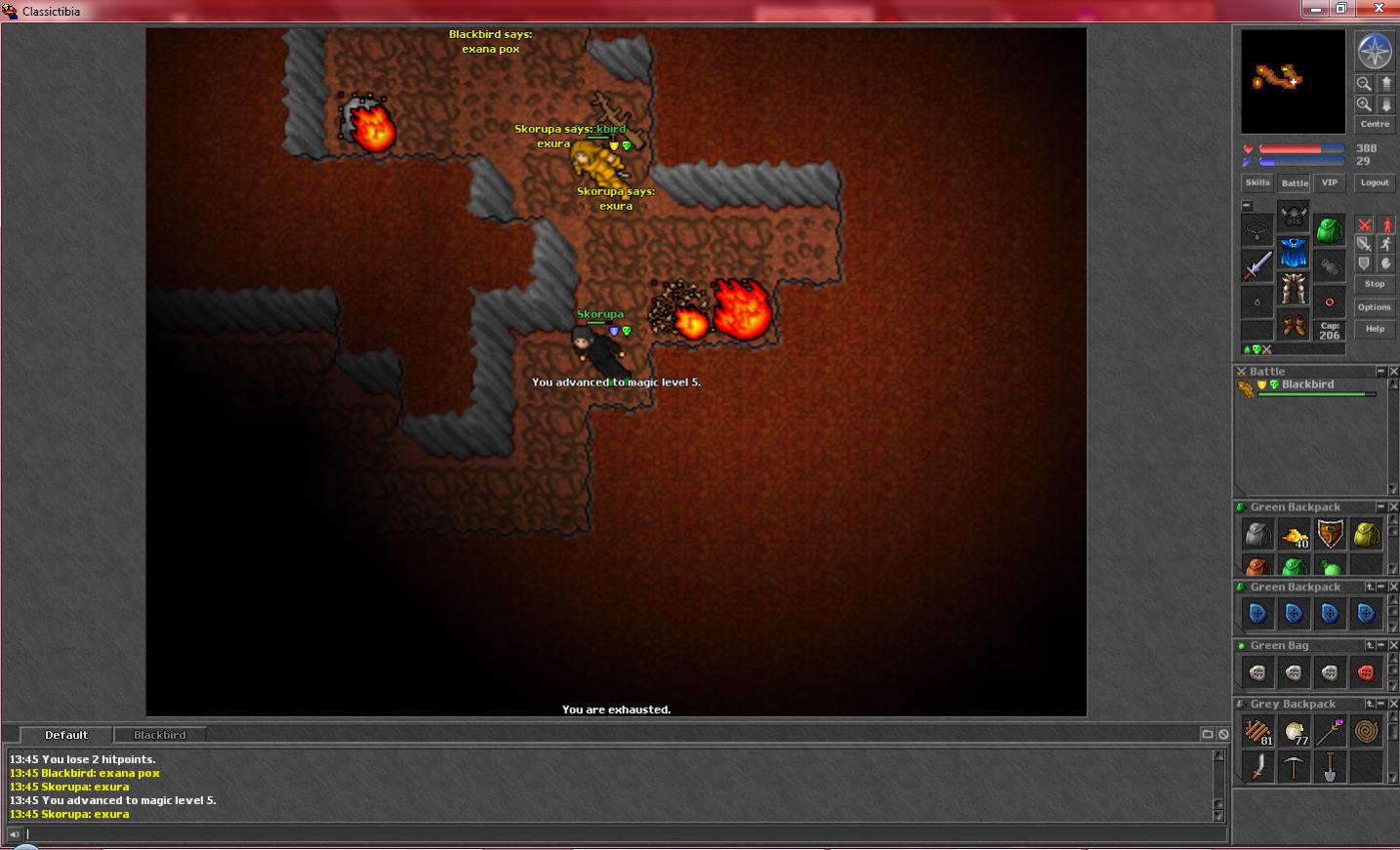The image size is (1400, 850).
Task: Close the Battle panel
Action: [x=1393, y=372]
